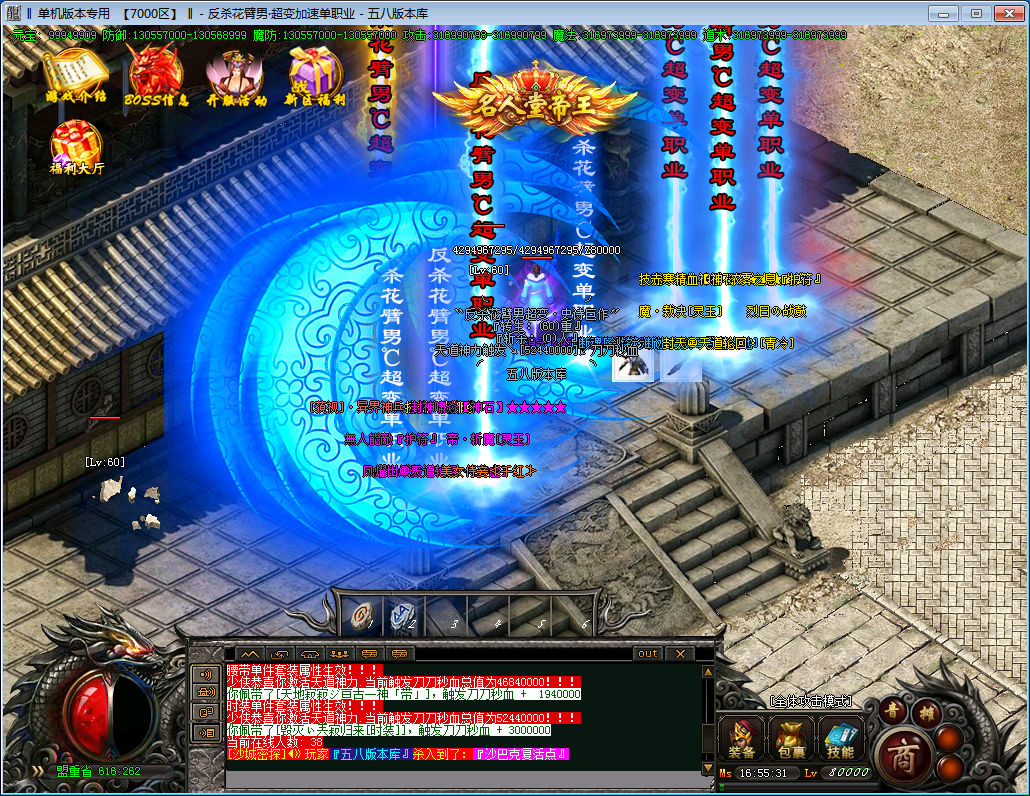Image resolution: width=1030 pixels, height=796 pixels.
Task: Open the 福利大厅 red gift icon
Action: (75, 146)
